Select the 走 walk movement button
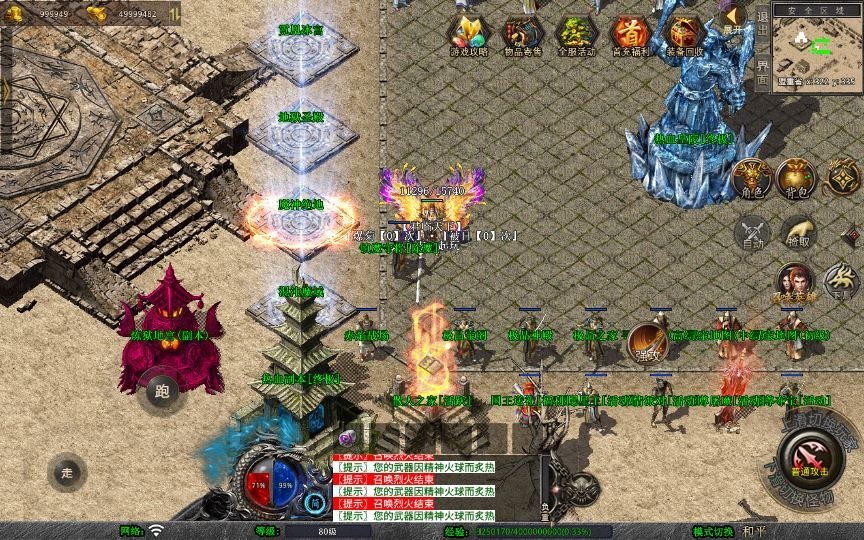The height and width of the screenshot is (540, 864). (68, 472)
